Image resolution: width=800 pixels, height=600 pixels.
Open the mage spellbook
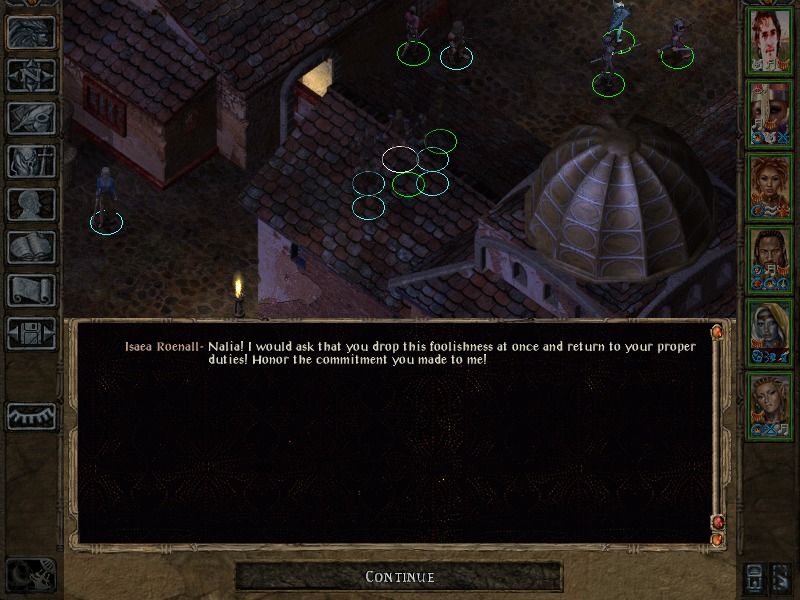[32, 248]
